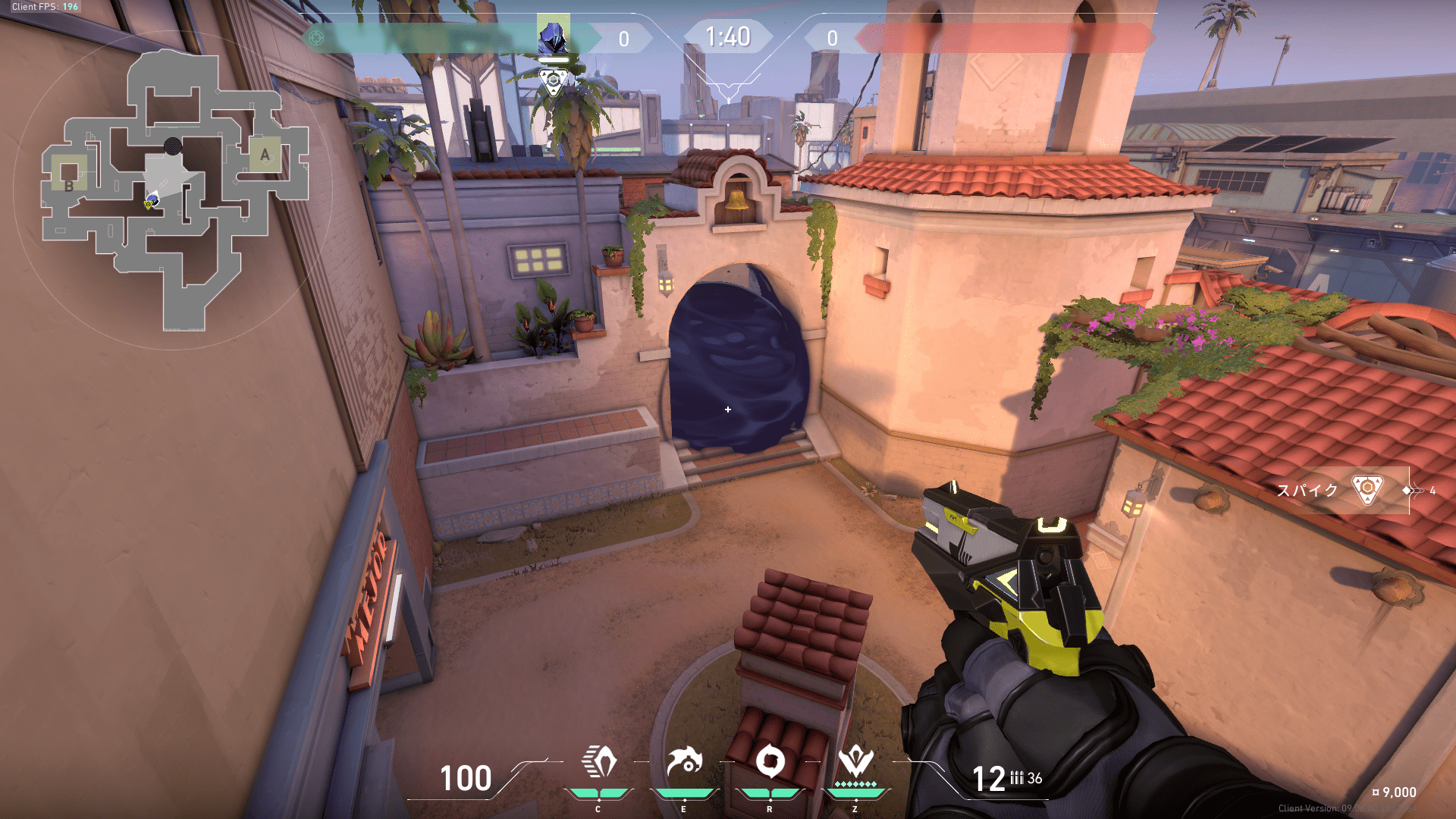Click the Omen agent portrait in top bar

coord(554,36)
